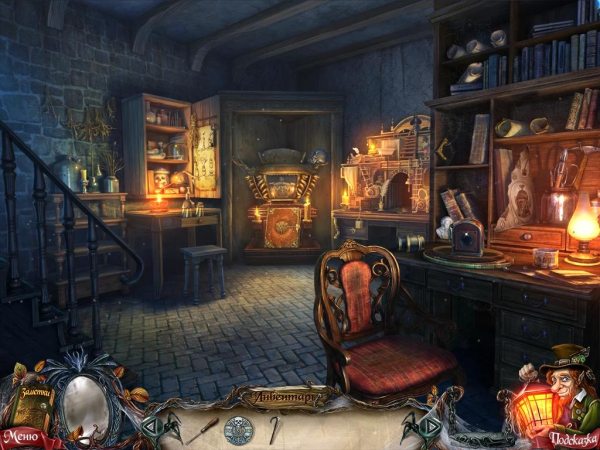Select the round engraved medallion item
This screenshot has width=600, height=450.
coord(239,430)
